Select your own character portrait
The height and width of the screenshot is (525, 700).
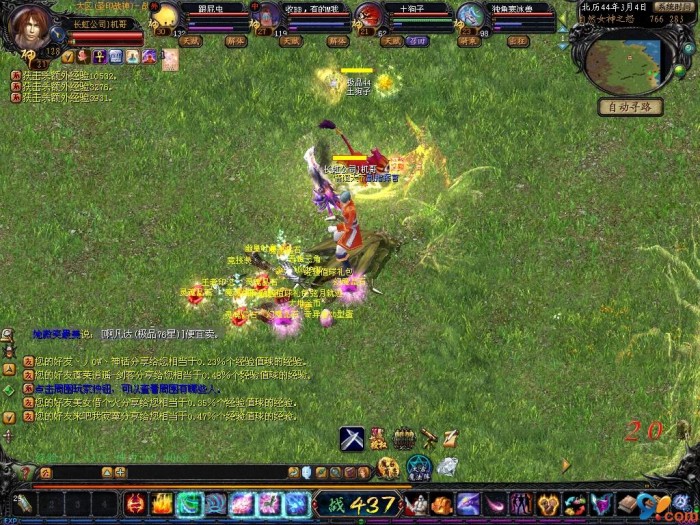coord(28,28)
